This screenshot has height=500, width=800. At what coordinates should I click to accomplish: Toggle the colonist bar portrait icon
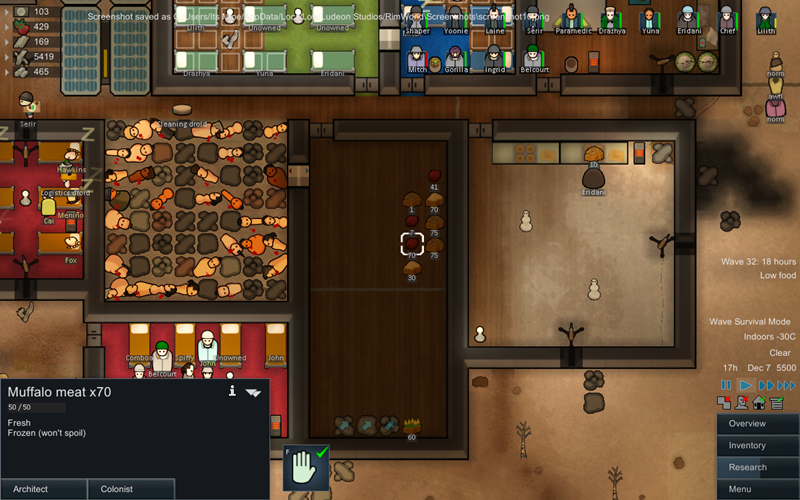point(742,403)
